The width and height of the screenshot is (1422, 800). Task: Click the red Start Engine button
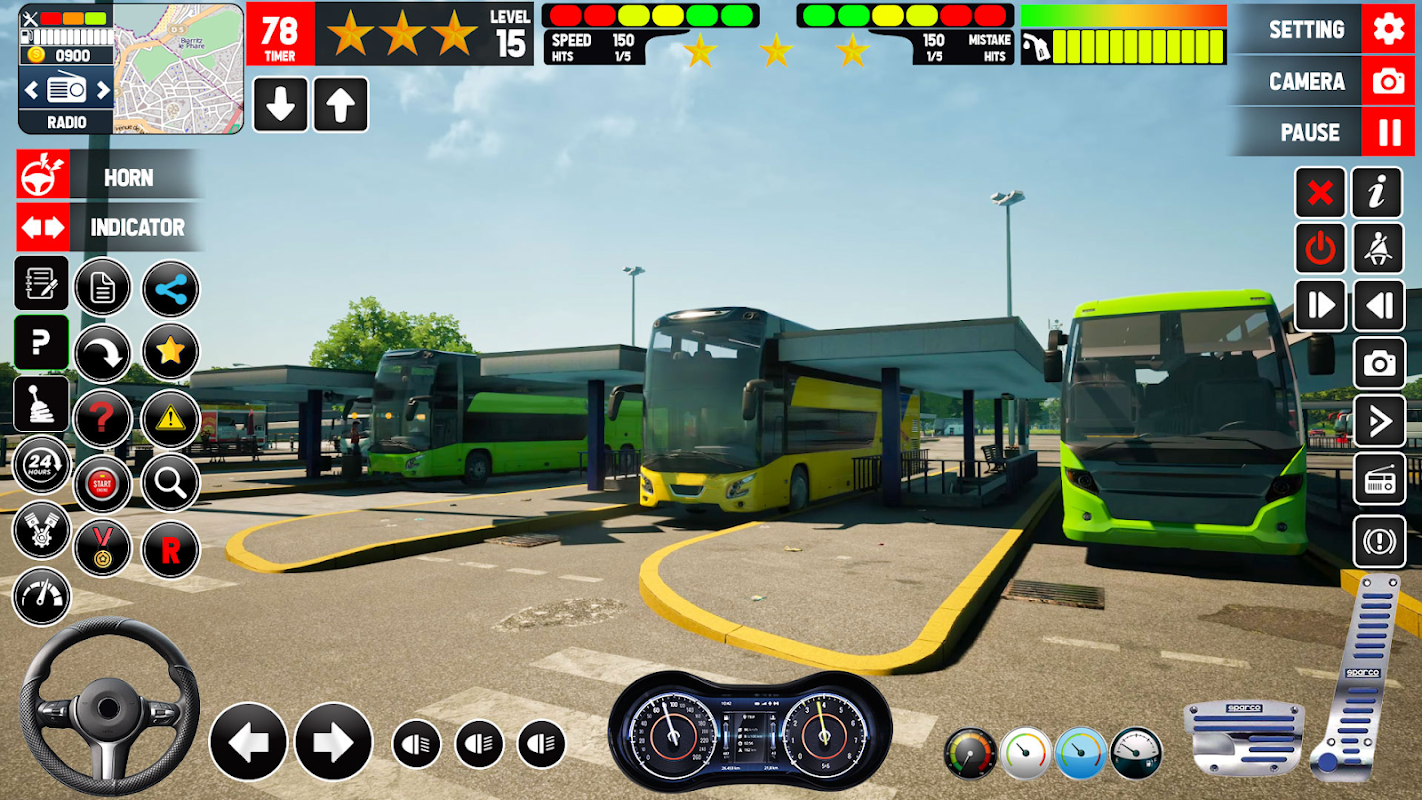[x=102, y=485]
